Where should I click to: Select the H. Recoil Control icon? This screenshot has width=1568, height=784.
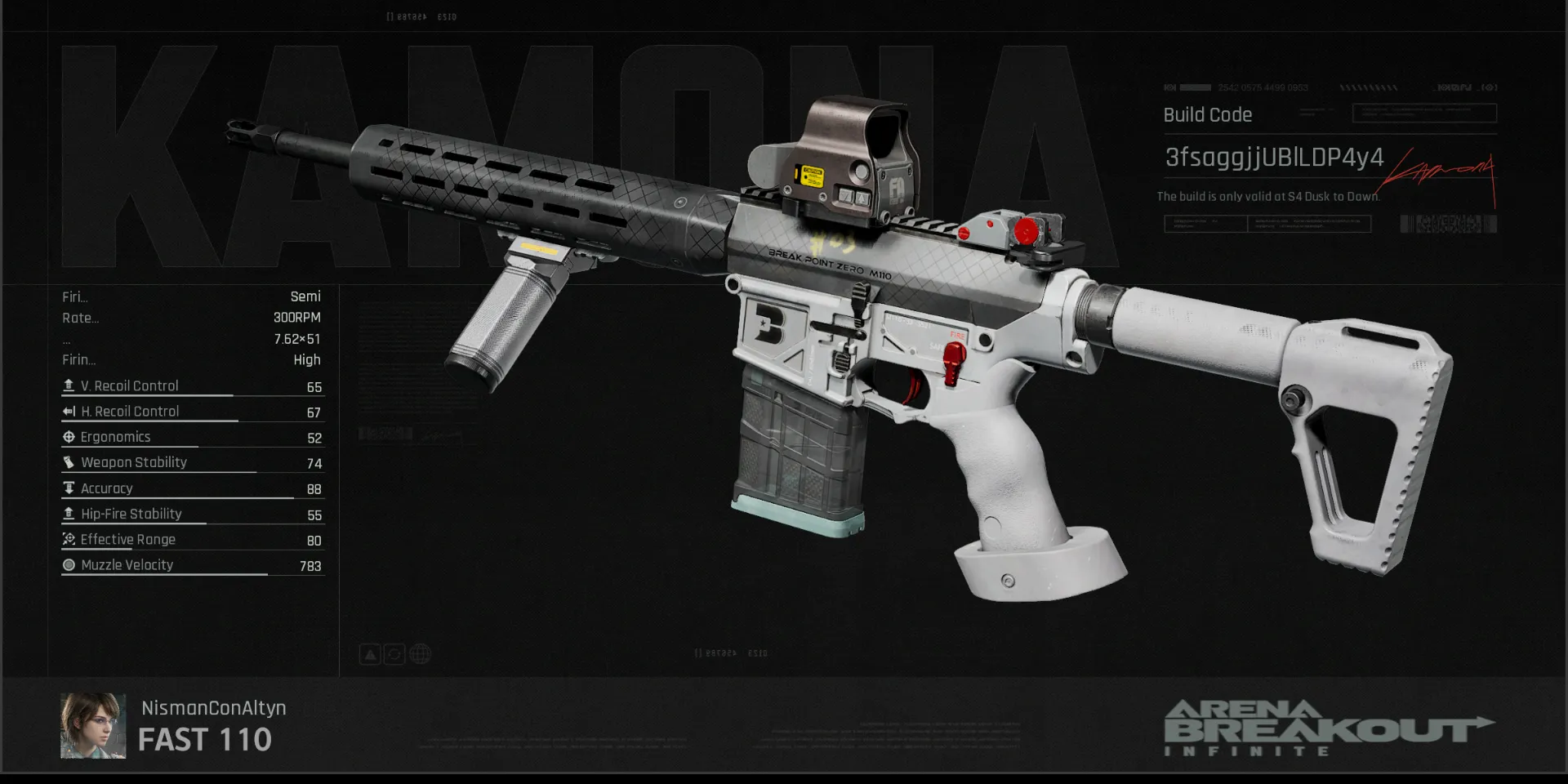(69, 411)
